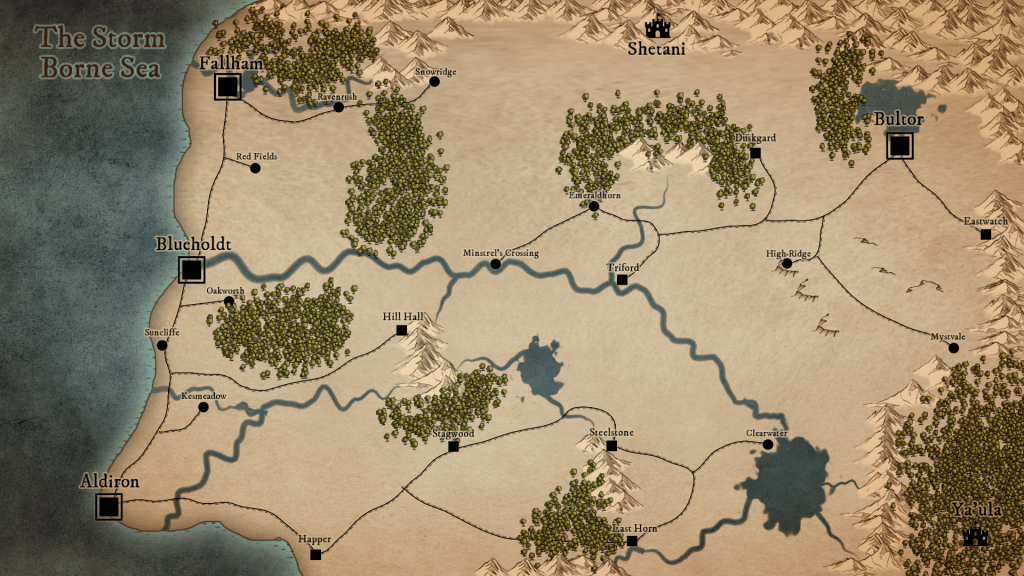
Task: Click the Snowridge town marker
Action: pyautogui.click(x=434, y=83)
